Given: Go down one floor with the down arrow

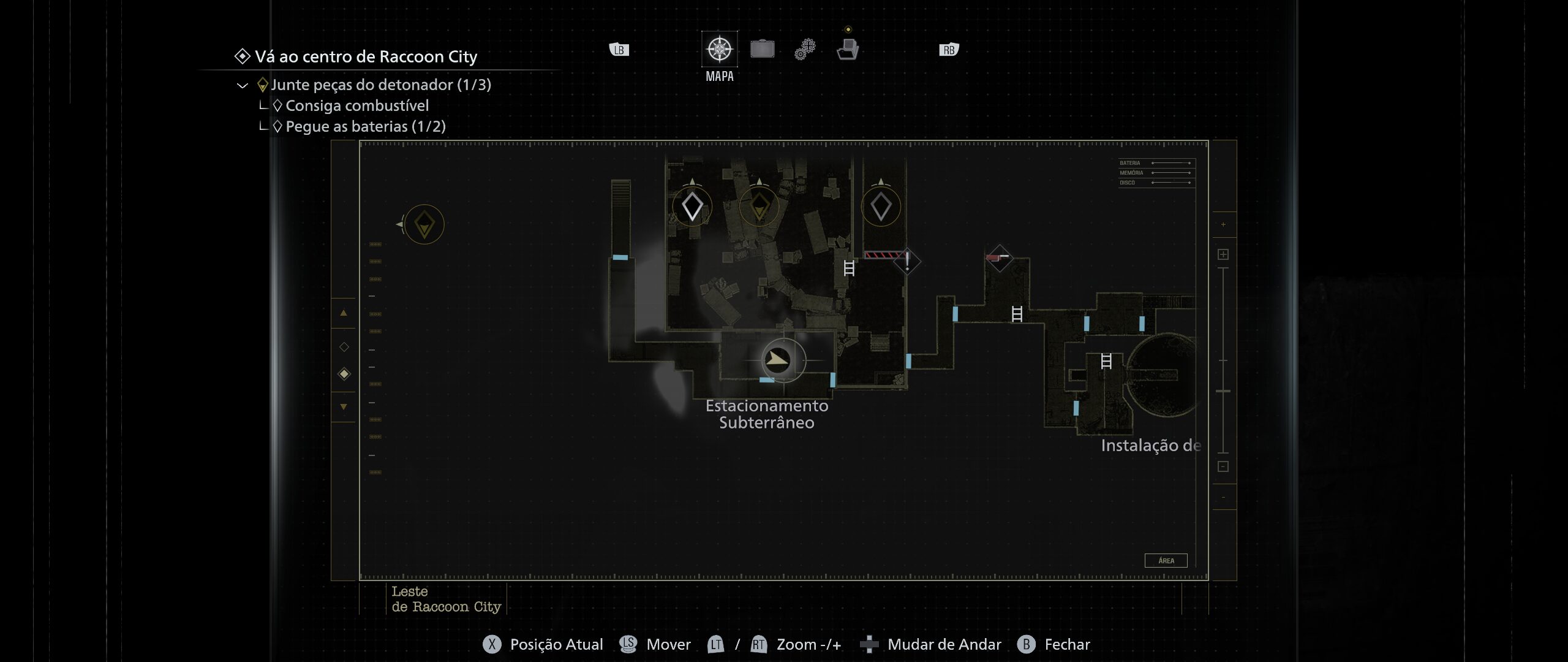Looking at the screenshot, I should 344,406.
